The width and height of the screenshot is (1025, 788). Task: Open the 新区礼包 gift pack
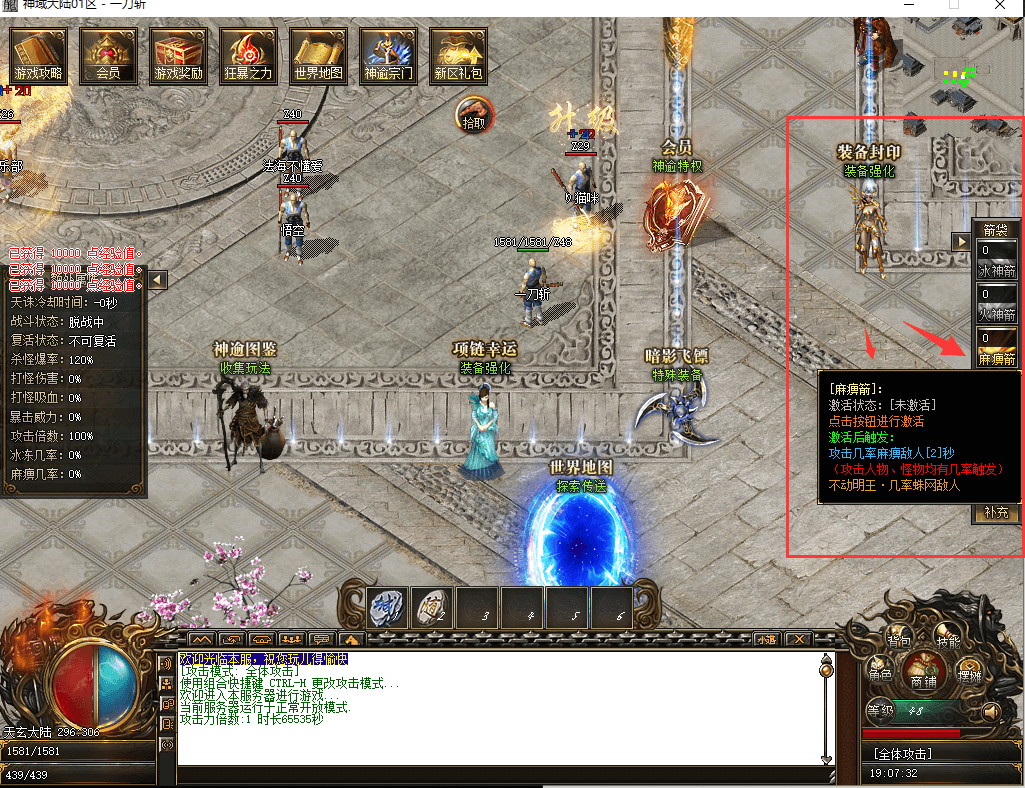(x=459, y=55)
